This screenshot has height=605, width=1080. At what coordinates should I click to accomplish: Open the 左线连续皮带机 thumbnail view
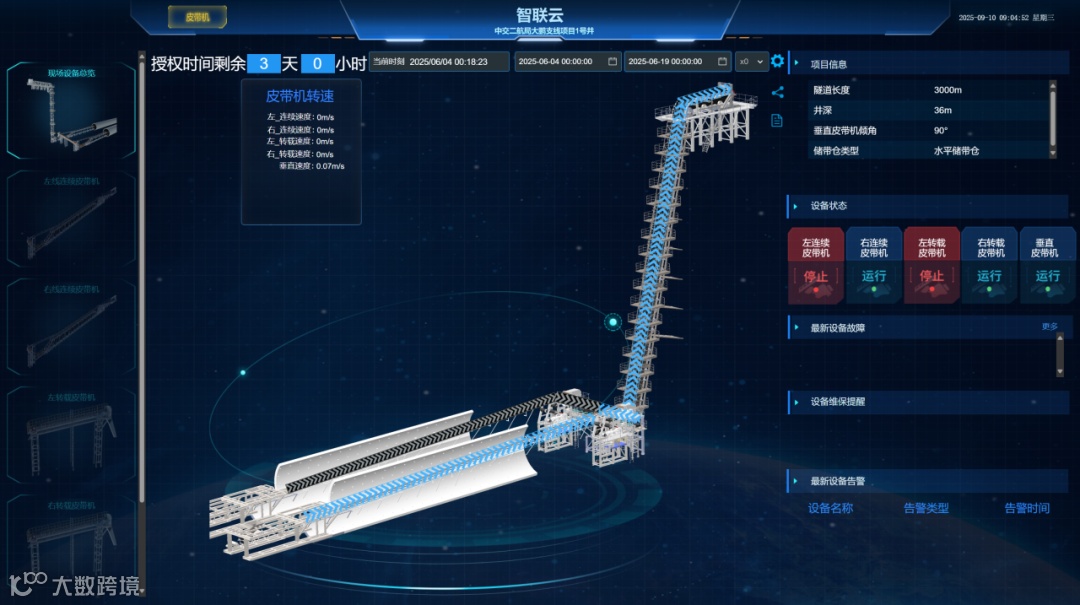point(72,217)
